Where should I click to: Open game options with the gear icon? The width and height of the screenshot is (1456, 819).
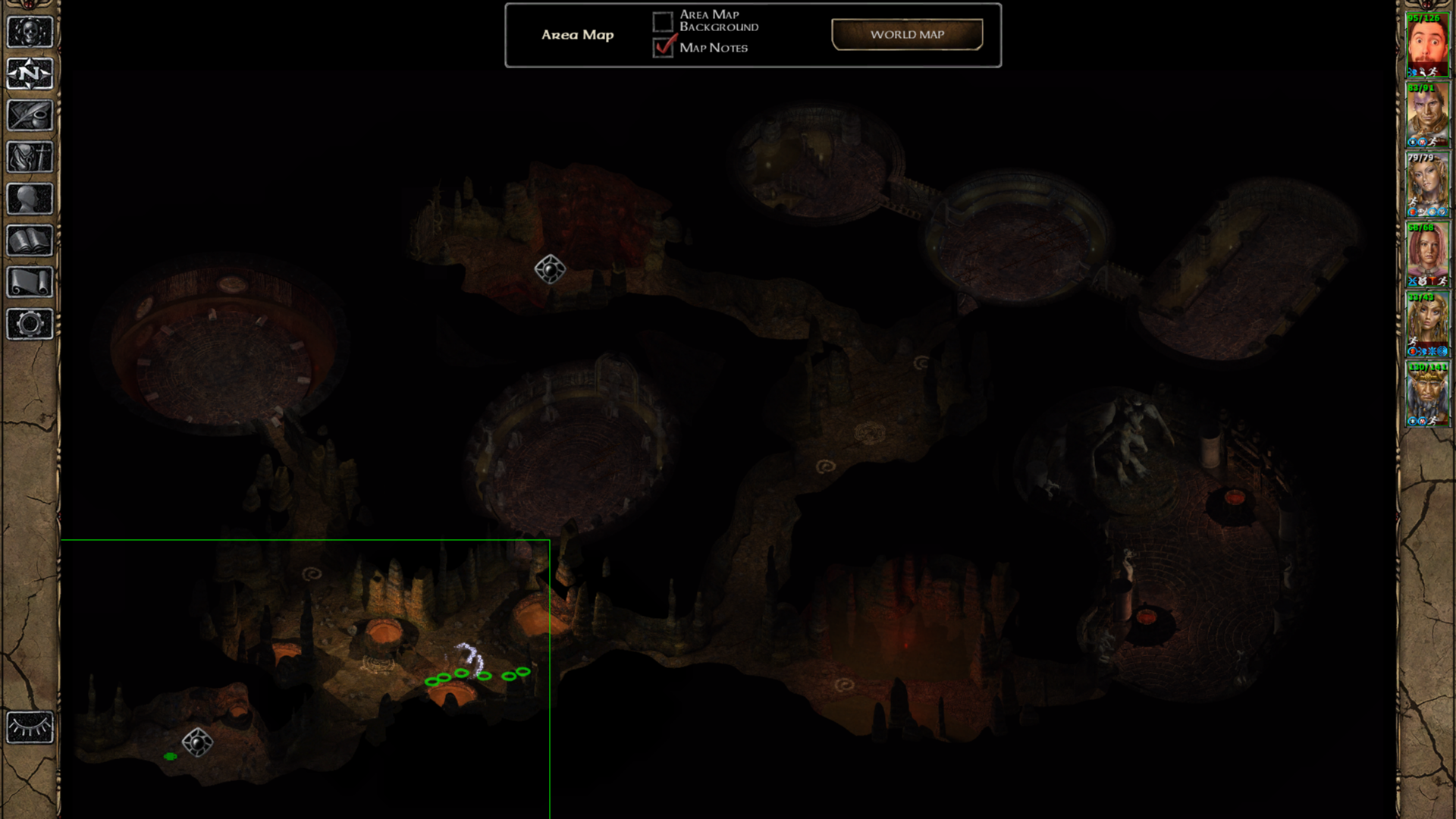tap(30, 324)
